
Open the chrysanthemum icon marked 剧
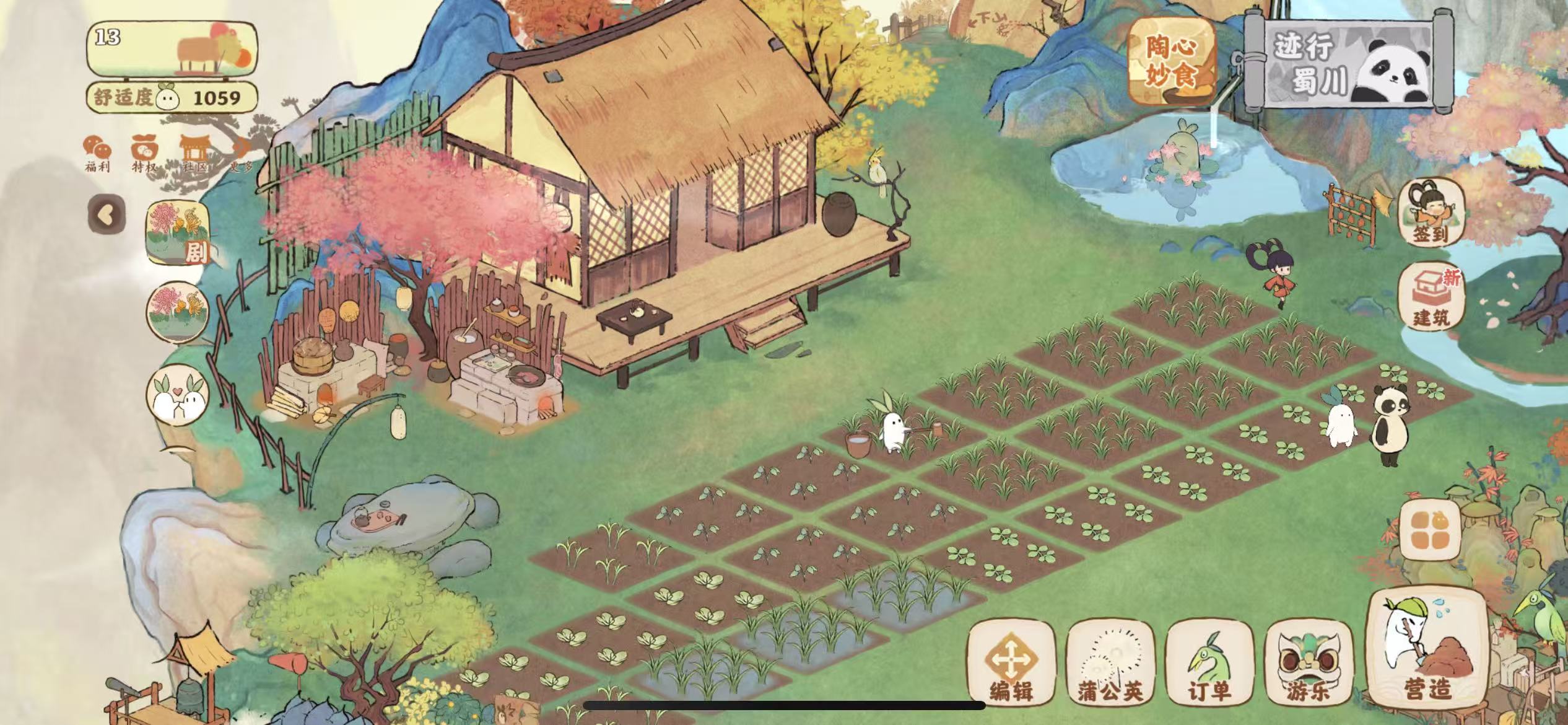point(178,232)
